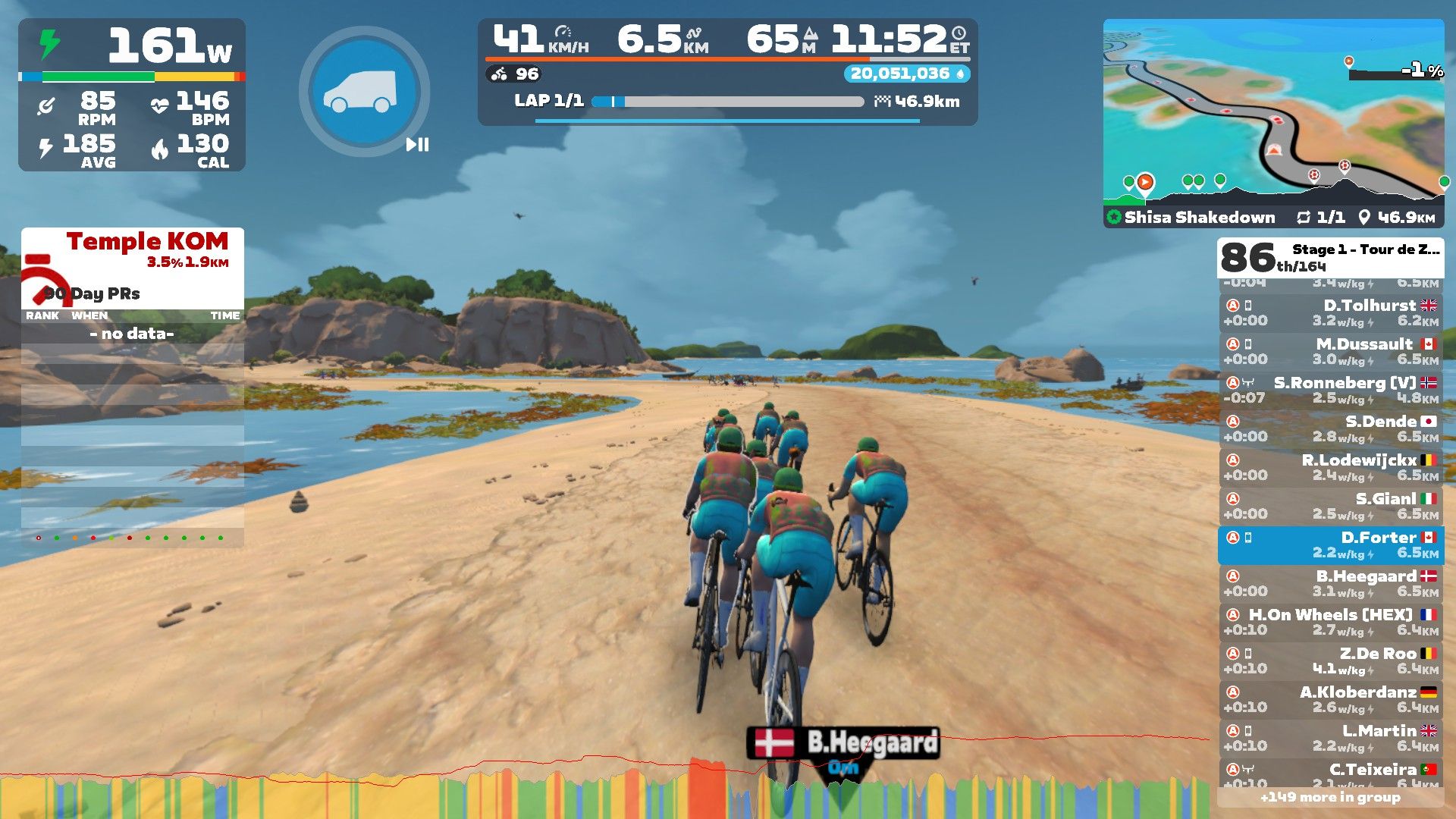Click the elevation profile graph
Image resolution: width=1456 pixels, height=819 pixels.
(x=607, y=789)
